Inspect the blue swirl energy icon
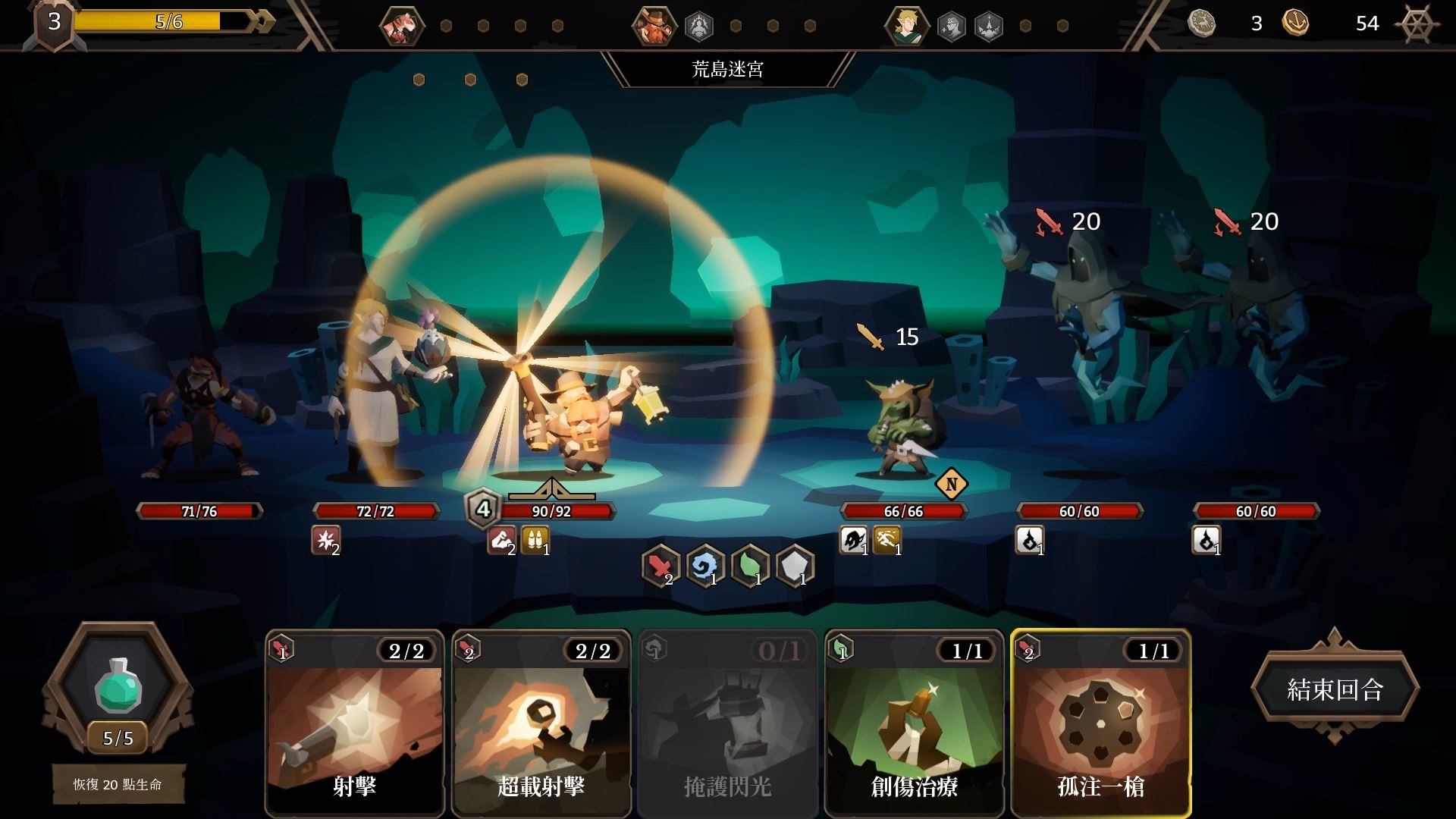Screen dimensions: 1456x819 (x=704, y=565)
